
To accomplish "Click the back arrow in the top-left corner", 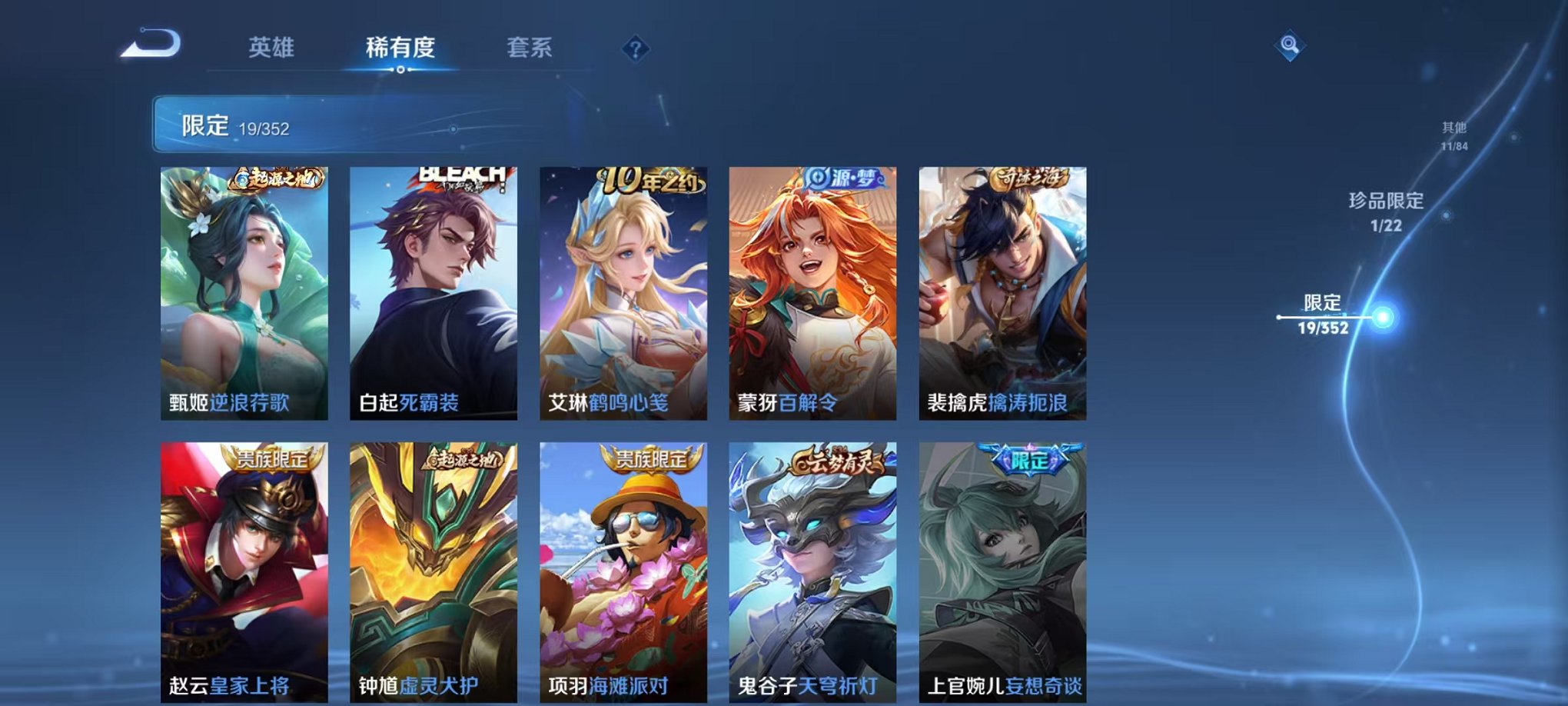I will (x=150, y=42).
